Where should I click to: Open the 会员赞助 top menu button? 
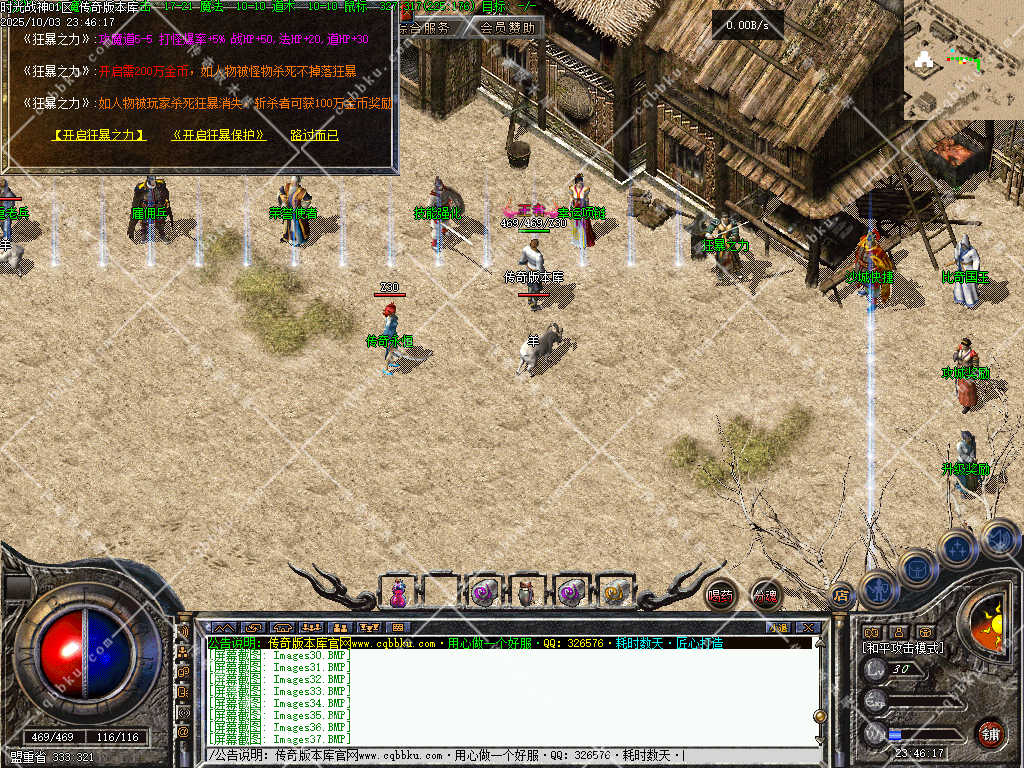coord(507,28)
